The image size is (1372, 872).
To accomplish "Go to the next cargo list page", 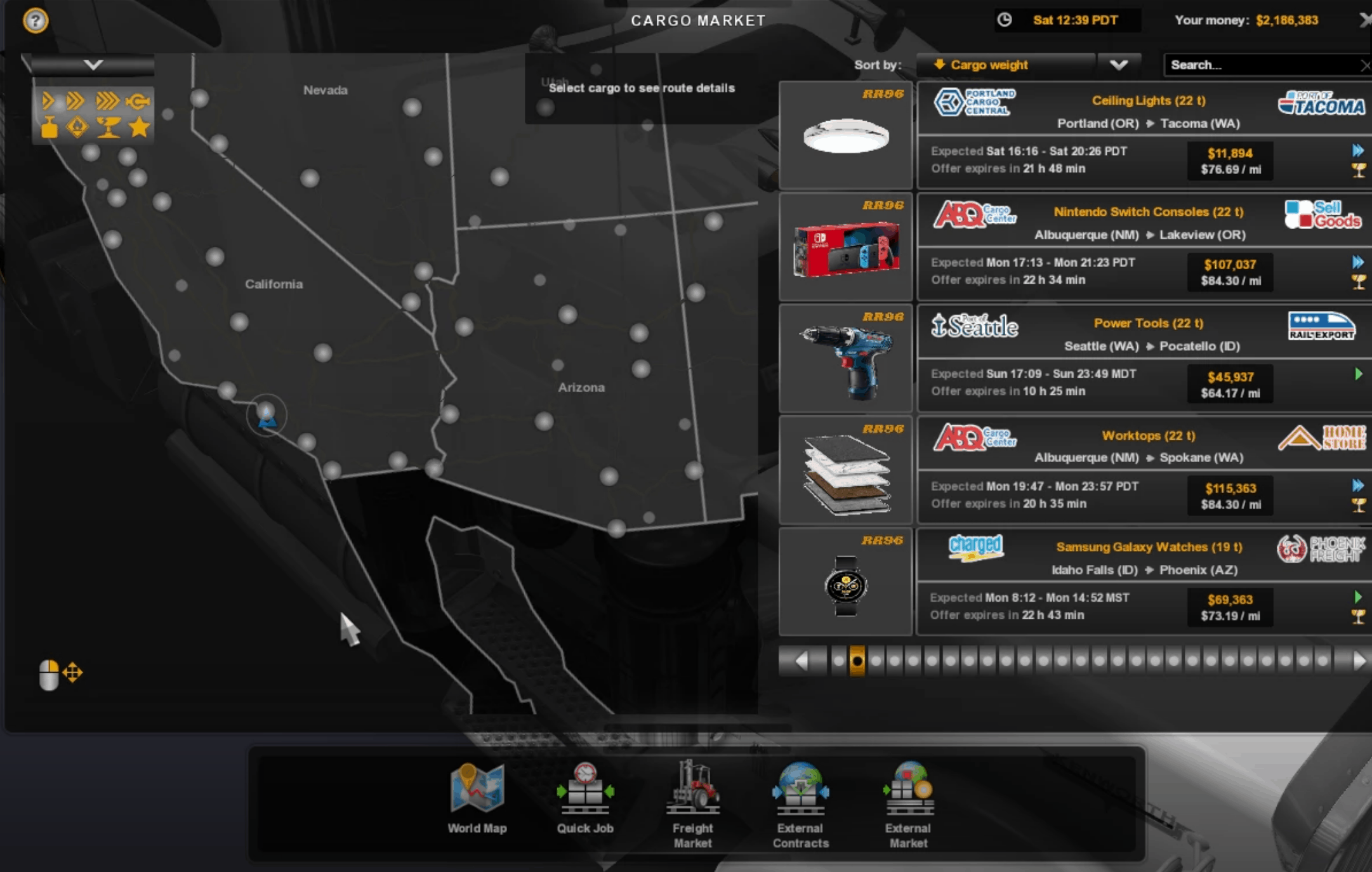I will pos(1358,661).
